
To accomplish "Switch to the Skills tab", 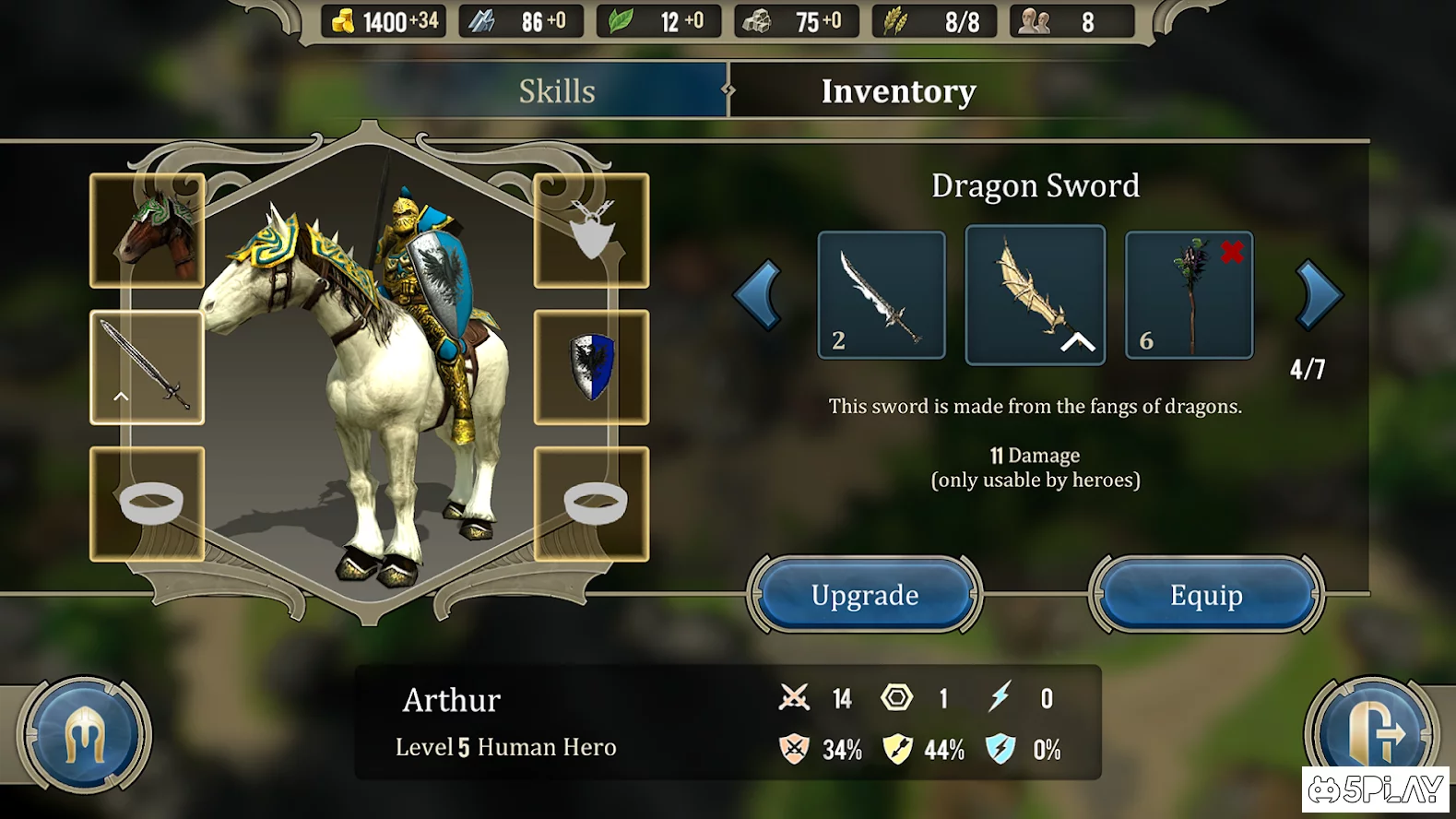I will coord(557,91).
